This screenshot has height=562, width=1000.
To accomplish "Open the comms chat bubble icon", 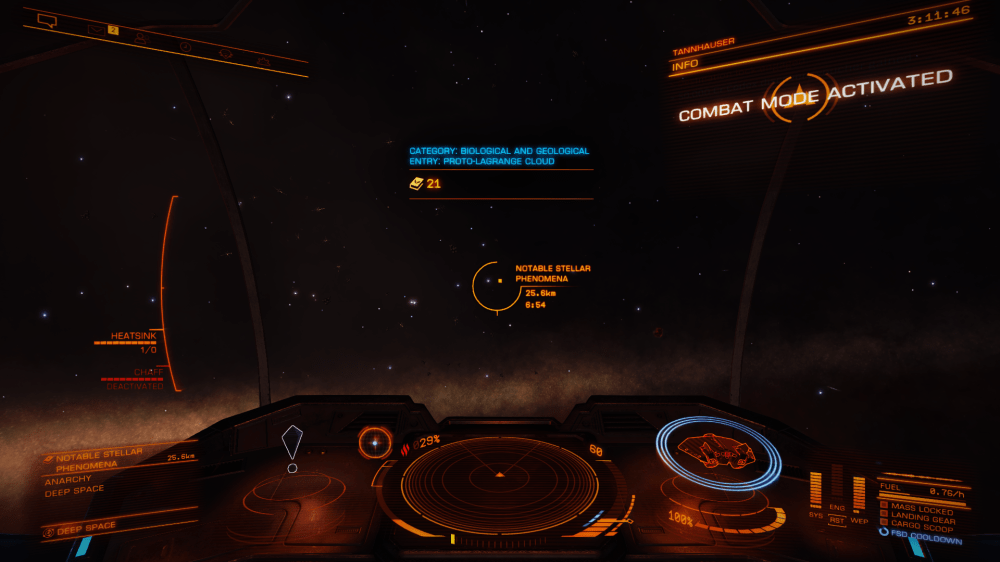I will (46, 19).
